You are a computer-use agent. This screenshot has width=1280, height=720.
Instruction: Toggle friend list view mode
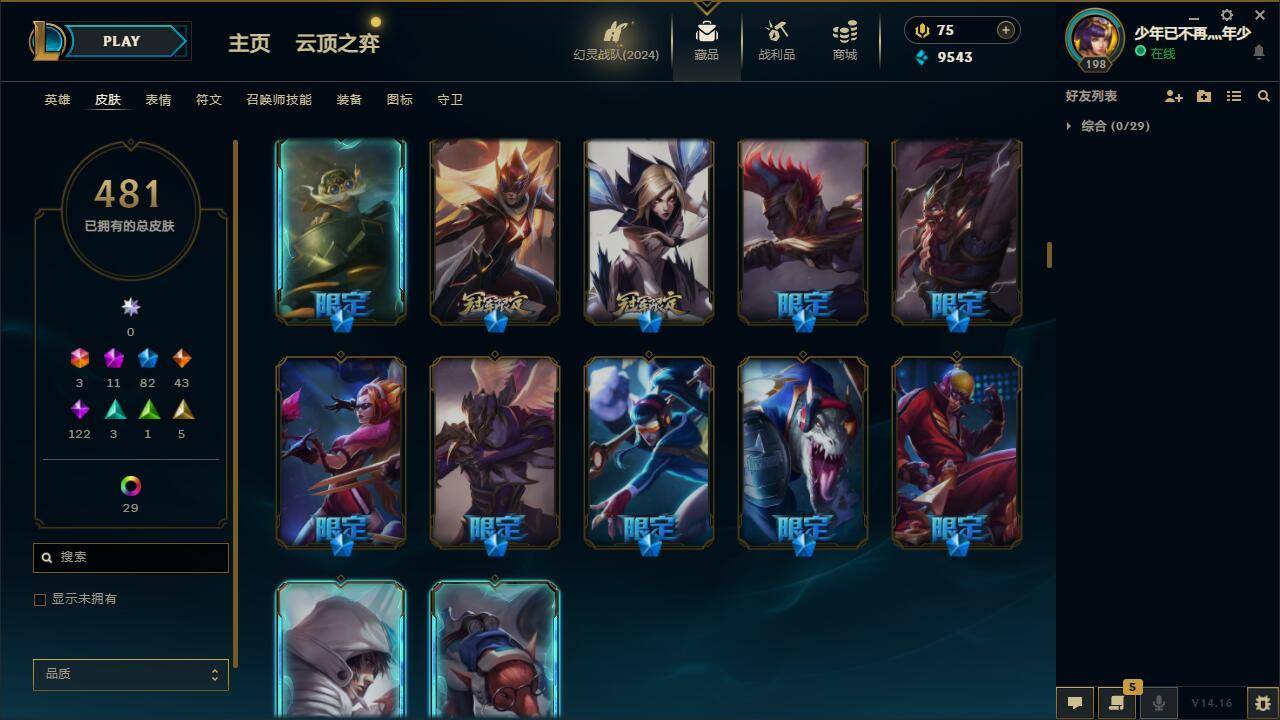[x=1233, y=96]
